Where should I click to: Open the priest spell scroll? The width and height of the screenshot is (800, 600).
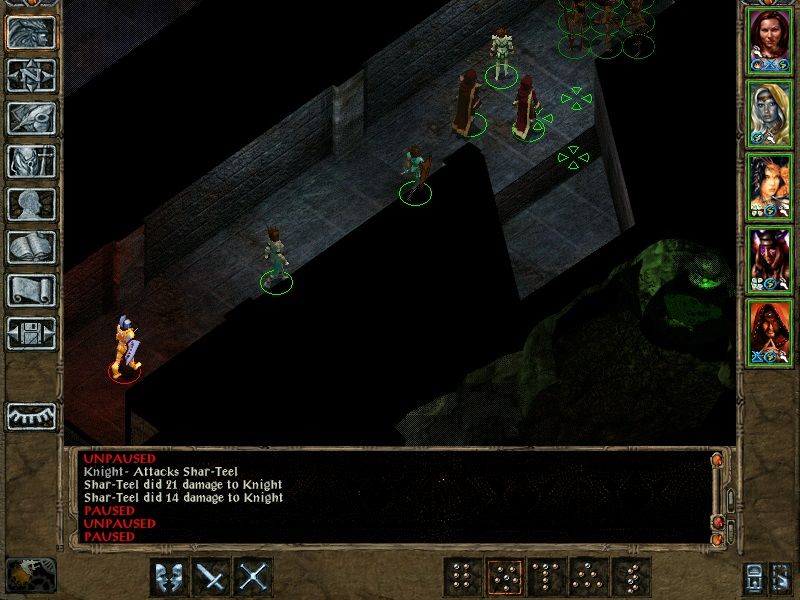tap(30, 289)
